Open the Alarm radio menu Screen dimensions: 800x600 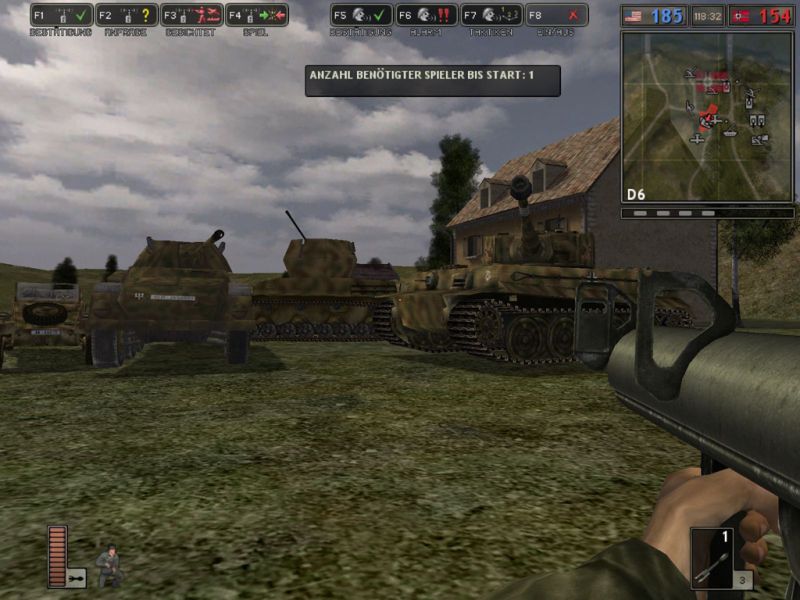tap(426, 15)
